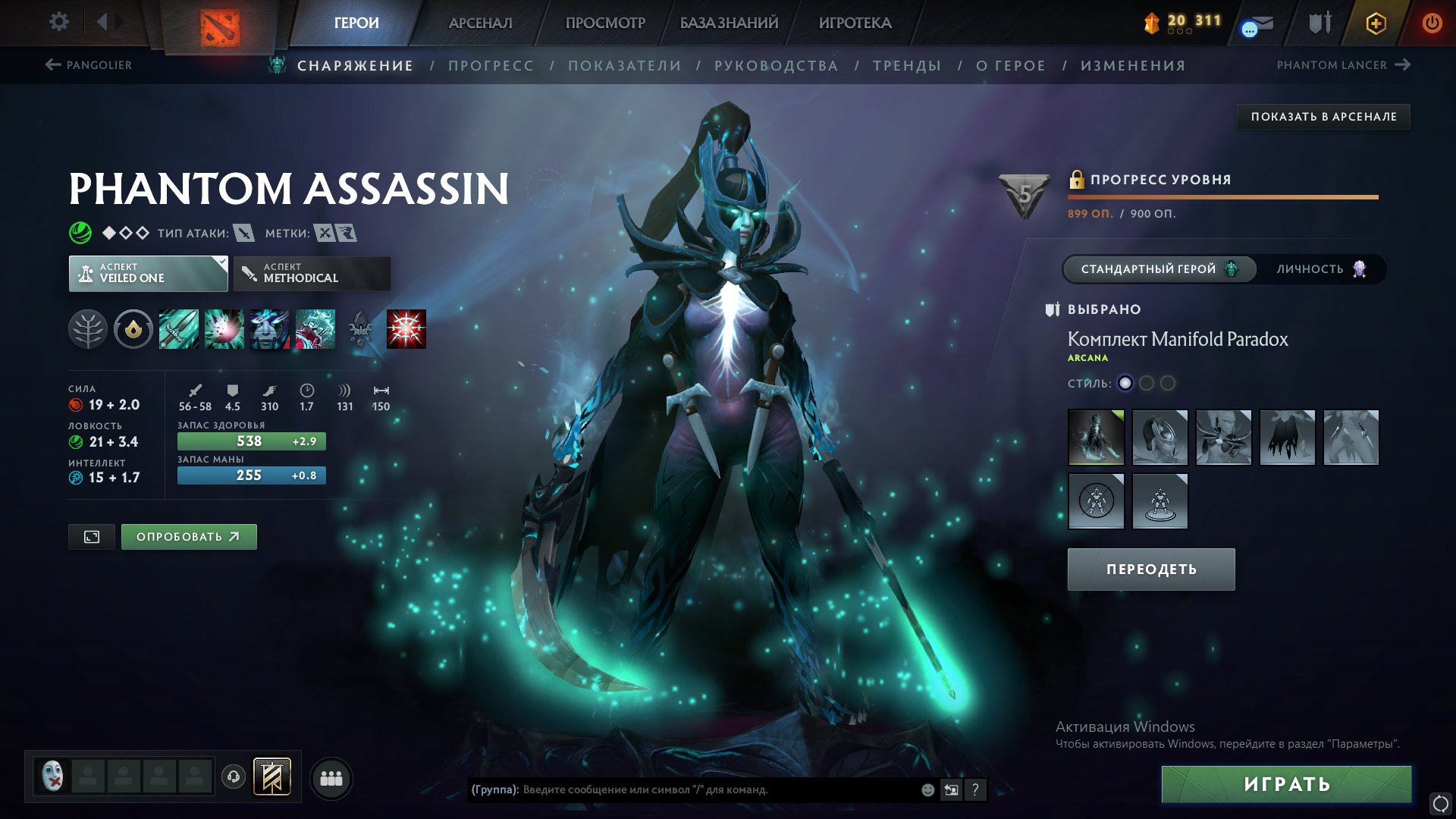Select the Veiled One aspect
Image resolution: width=1456 pixels, height=819 pixels.
(148, 273)
